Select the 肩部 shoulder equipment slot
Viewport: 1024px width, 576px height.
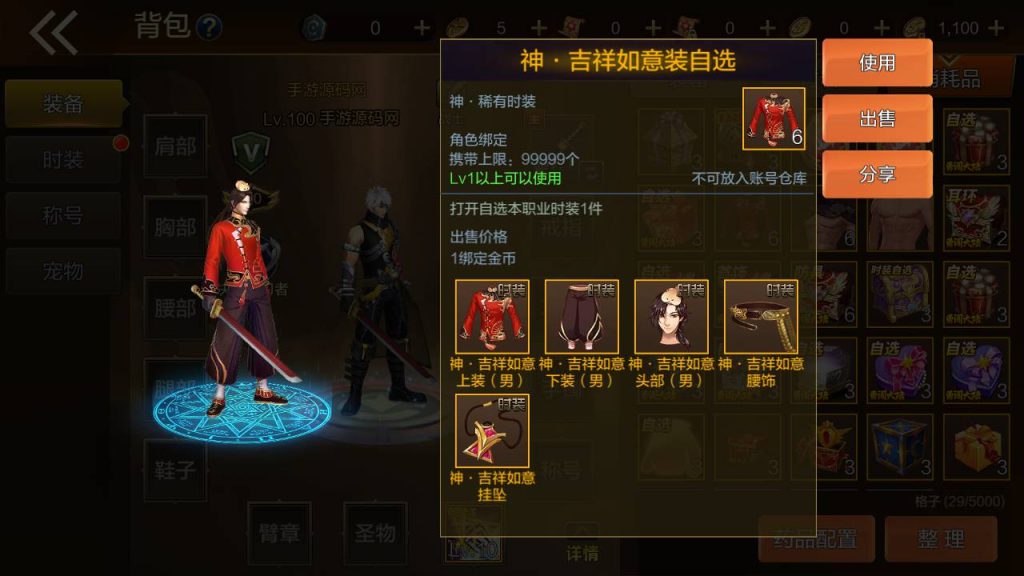pos(175,146)
